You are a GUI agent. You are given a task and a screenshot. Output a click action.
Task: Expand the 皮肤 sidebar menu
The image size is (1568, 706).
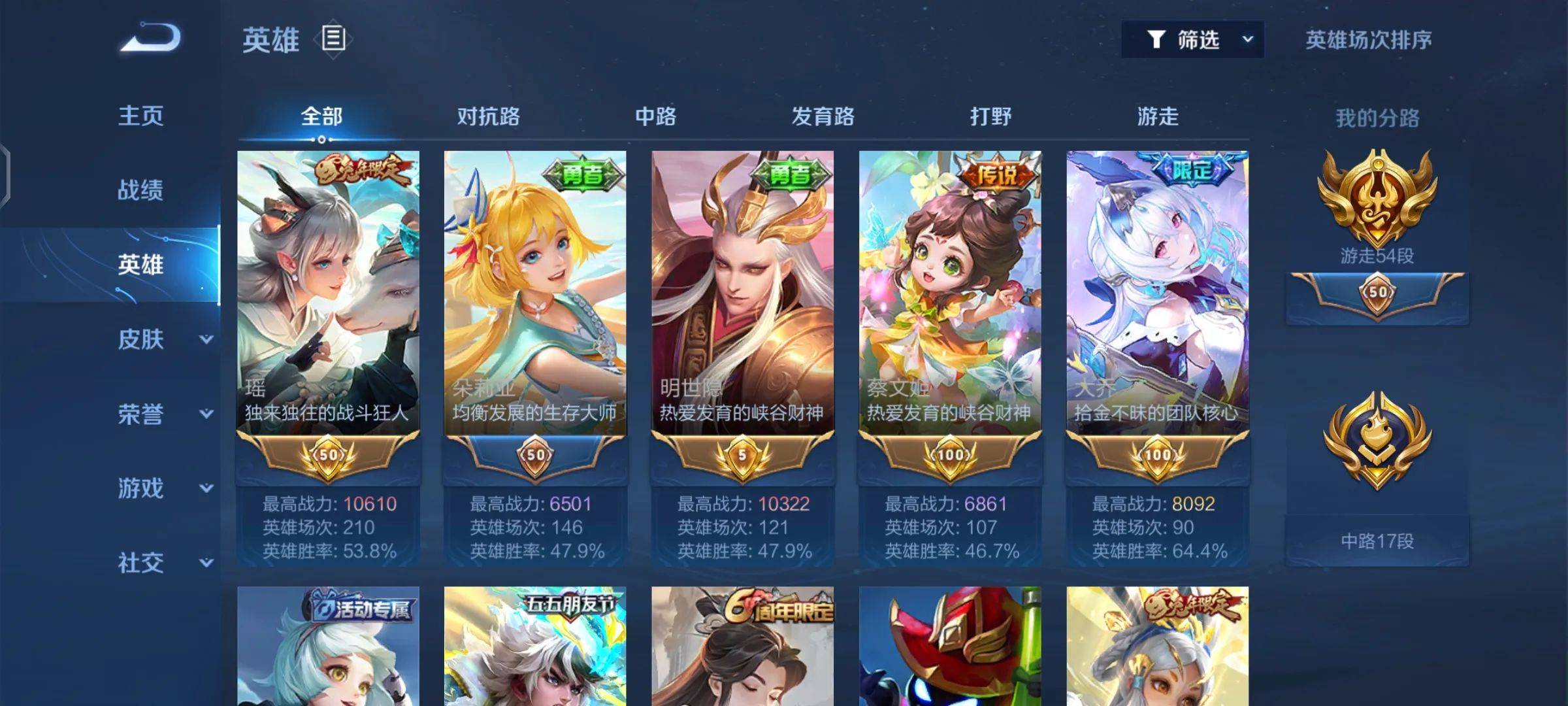tap(162, 339)
